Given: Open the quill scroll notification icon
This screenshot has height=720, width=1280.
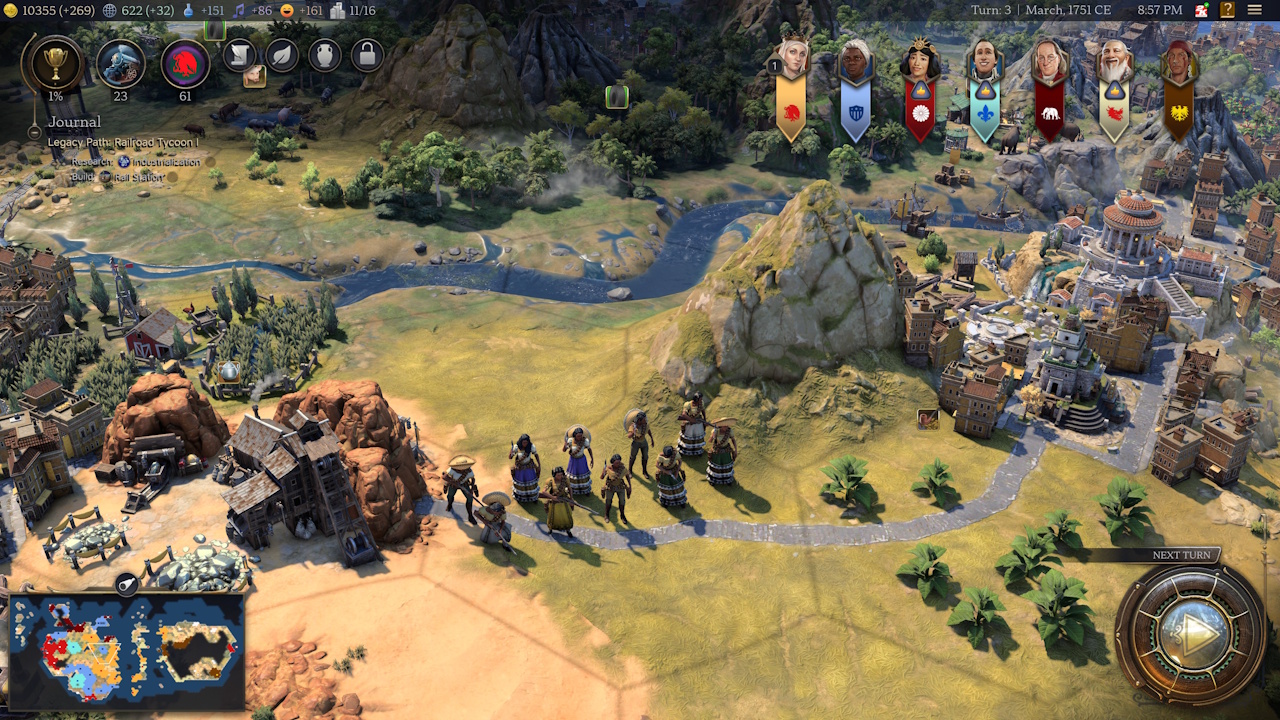Looking at the screenshot, I should click(x=238, y=57).
